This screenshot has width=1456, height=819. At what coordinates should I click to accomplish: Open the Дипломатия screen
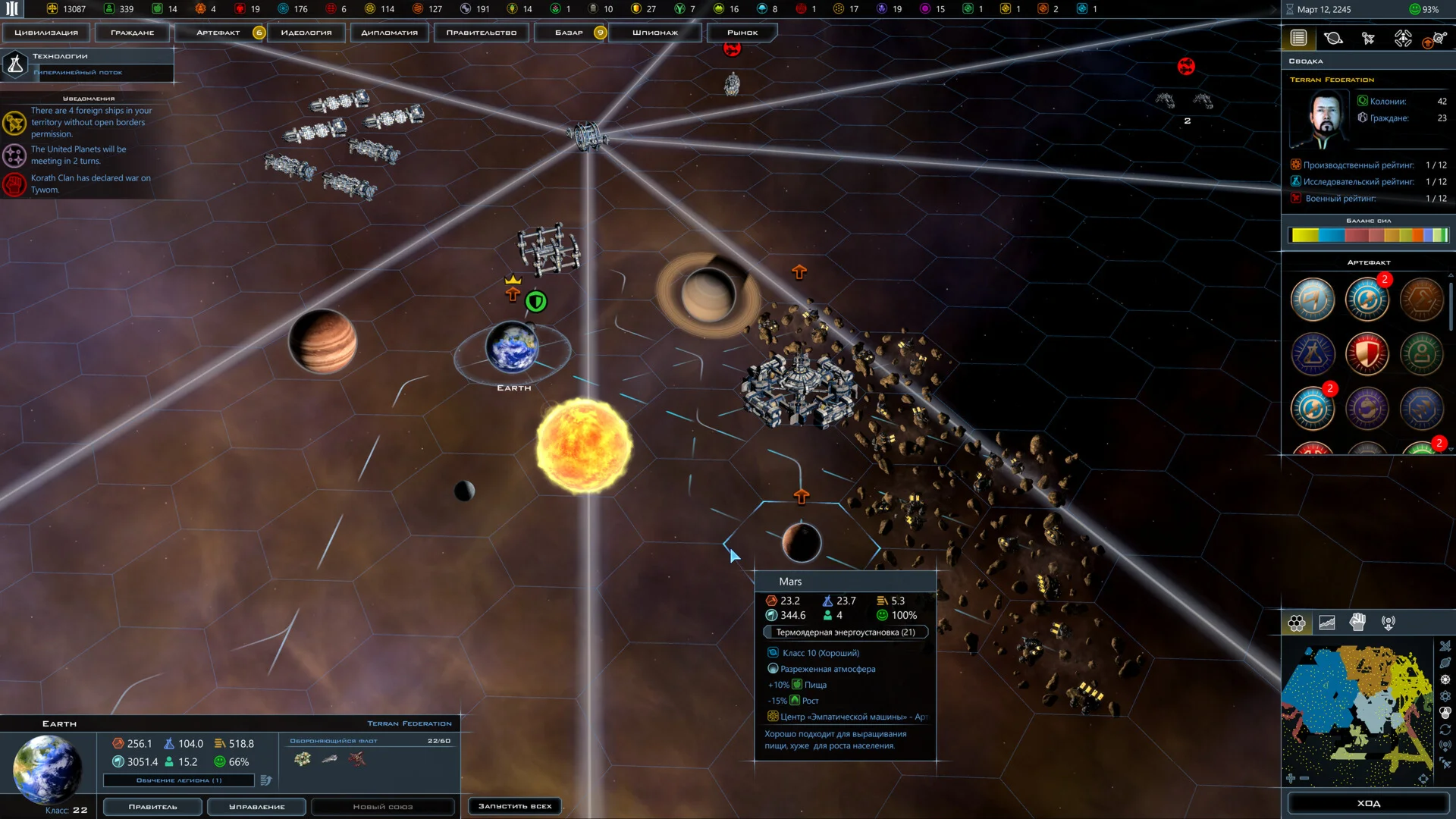point(389,33)
